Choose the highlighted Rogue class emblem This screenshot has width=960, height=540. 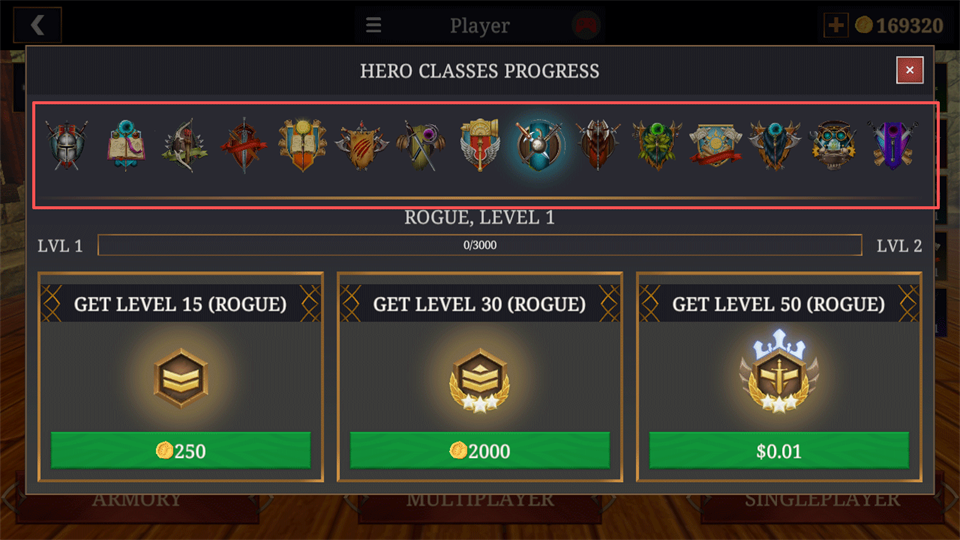[538, 146]
